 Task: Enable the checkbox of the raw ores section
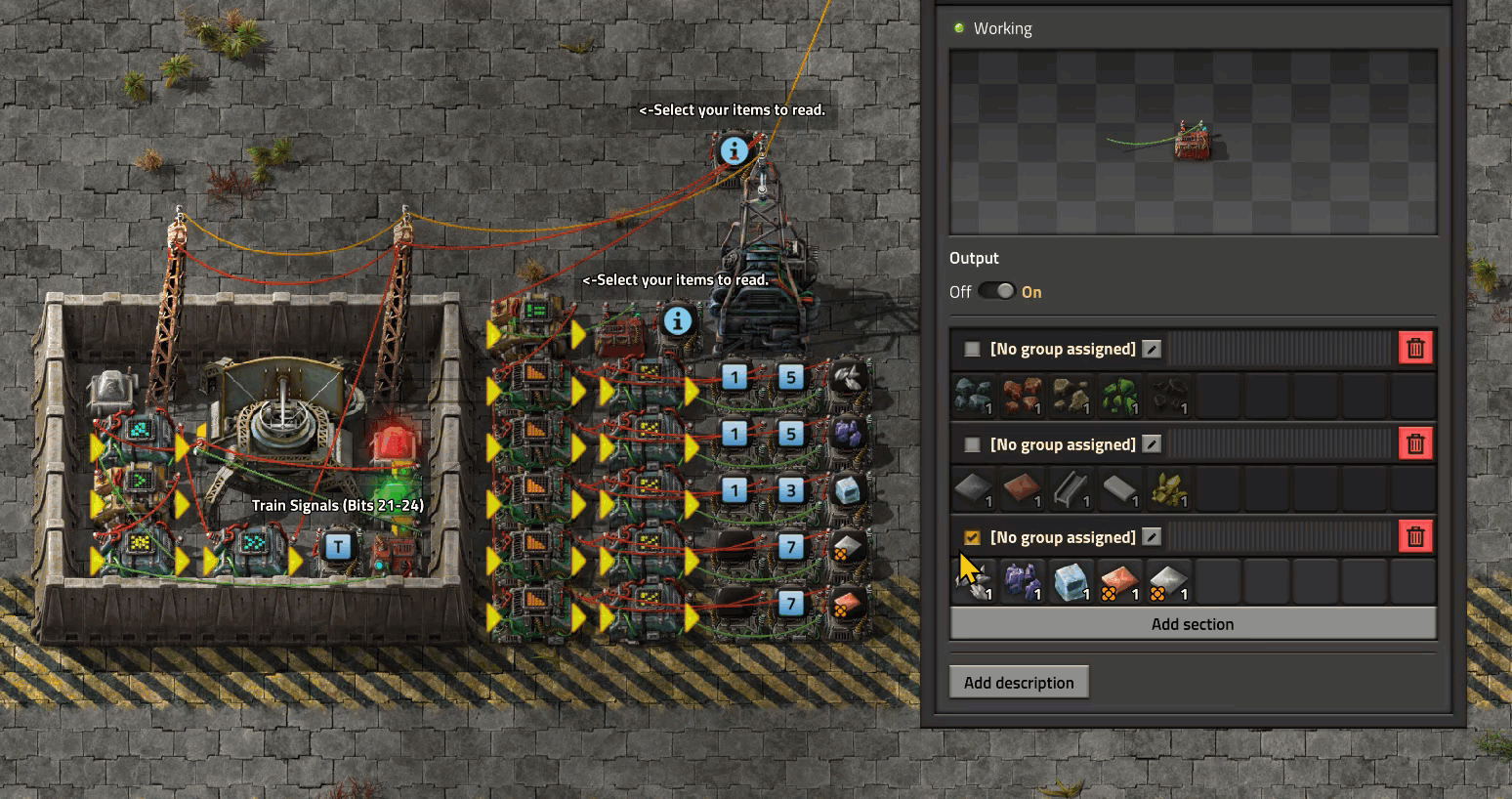(x=972, y=349)
